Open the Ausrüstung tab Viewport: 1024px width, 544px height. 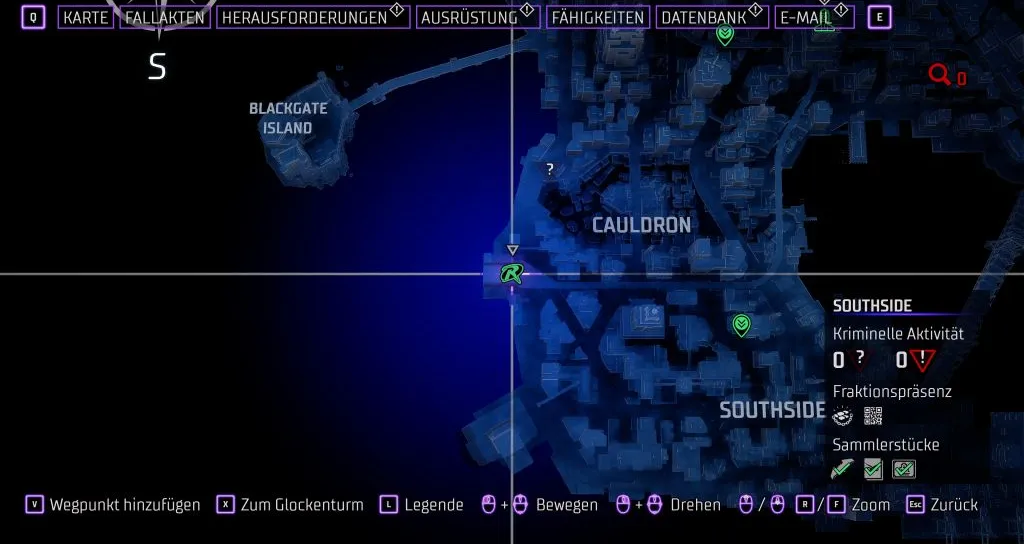click(x=470, y=18)
